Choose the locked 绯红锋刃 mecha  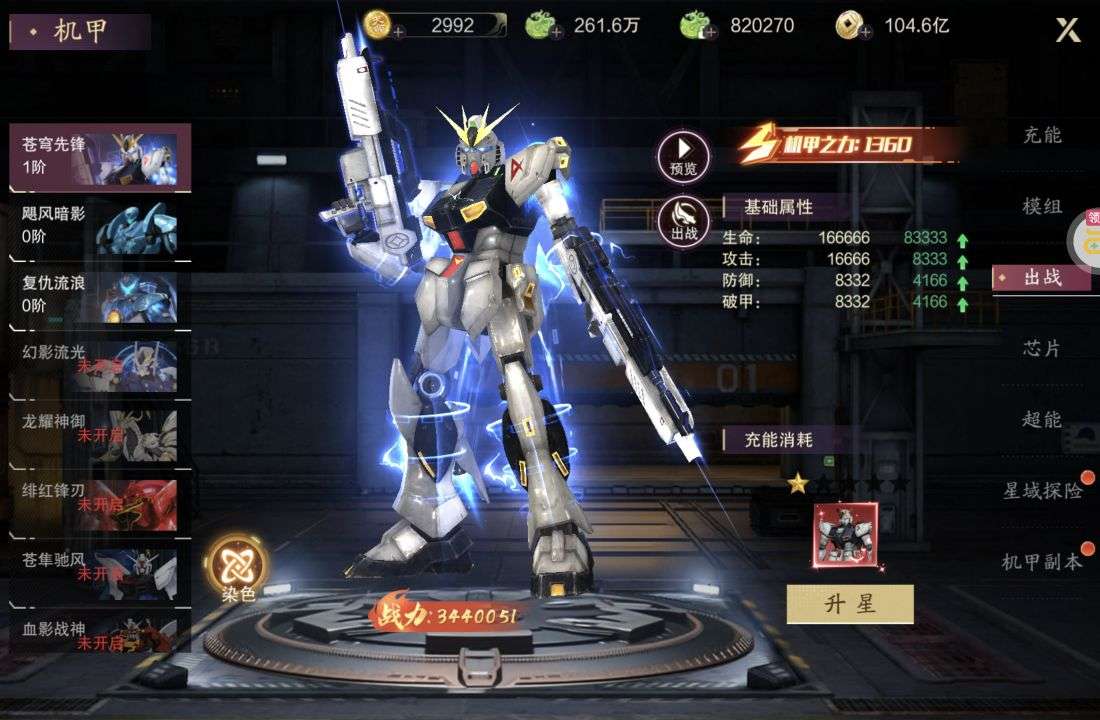[99, 503]
